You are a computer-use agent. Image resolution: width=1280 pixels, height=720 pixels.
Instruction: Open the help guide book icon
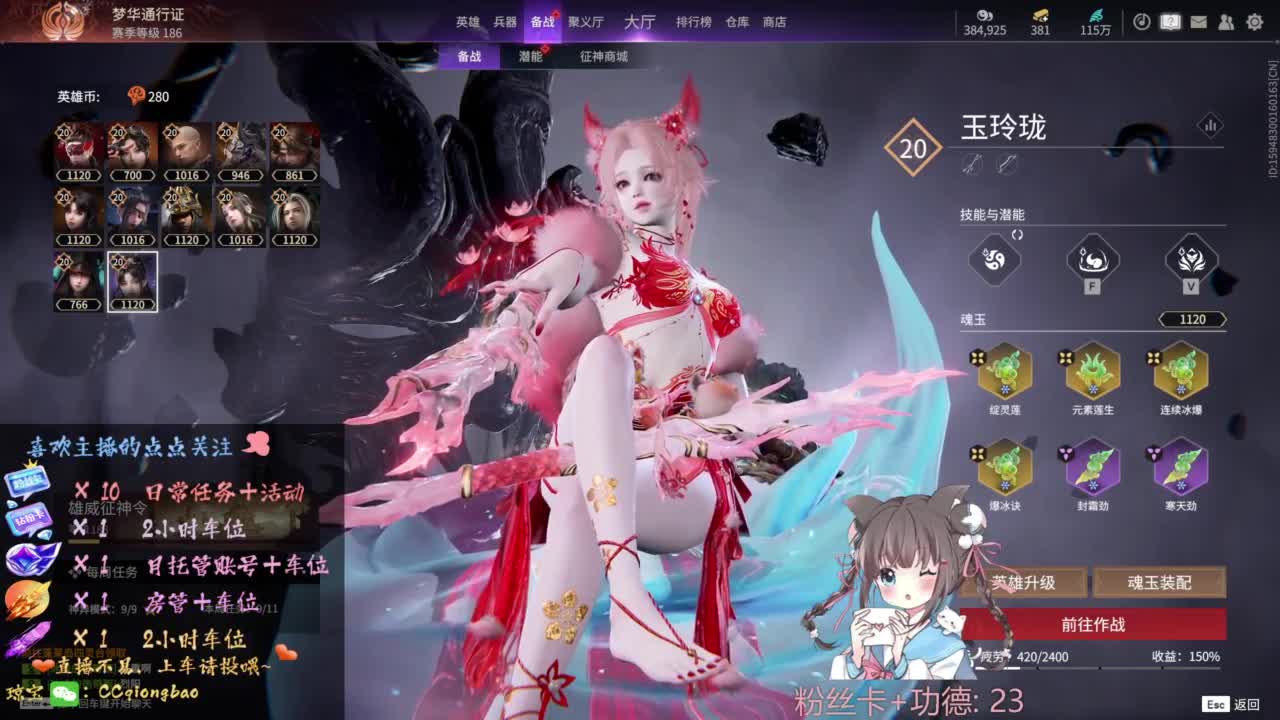click(1170, 21)
